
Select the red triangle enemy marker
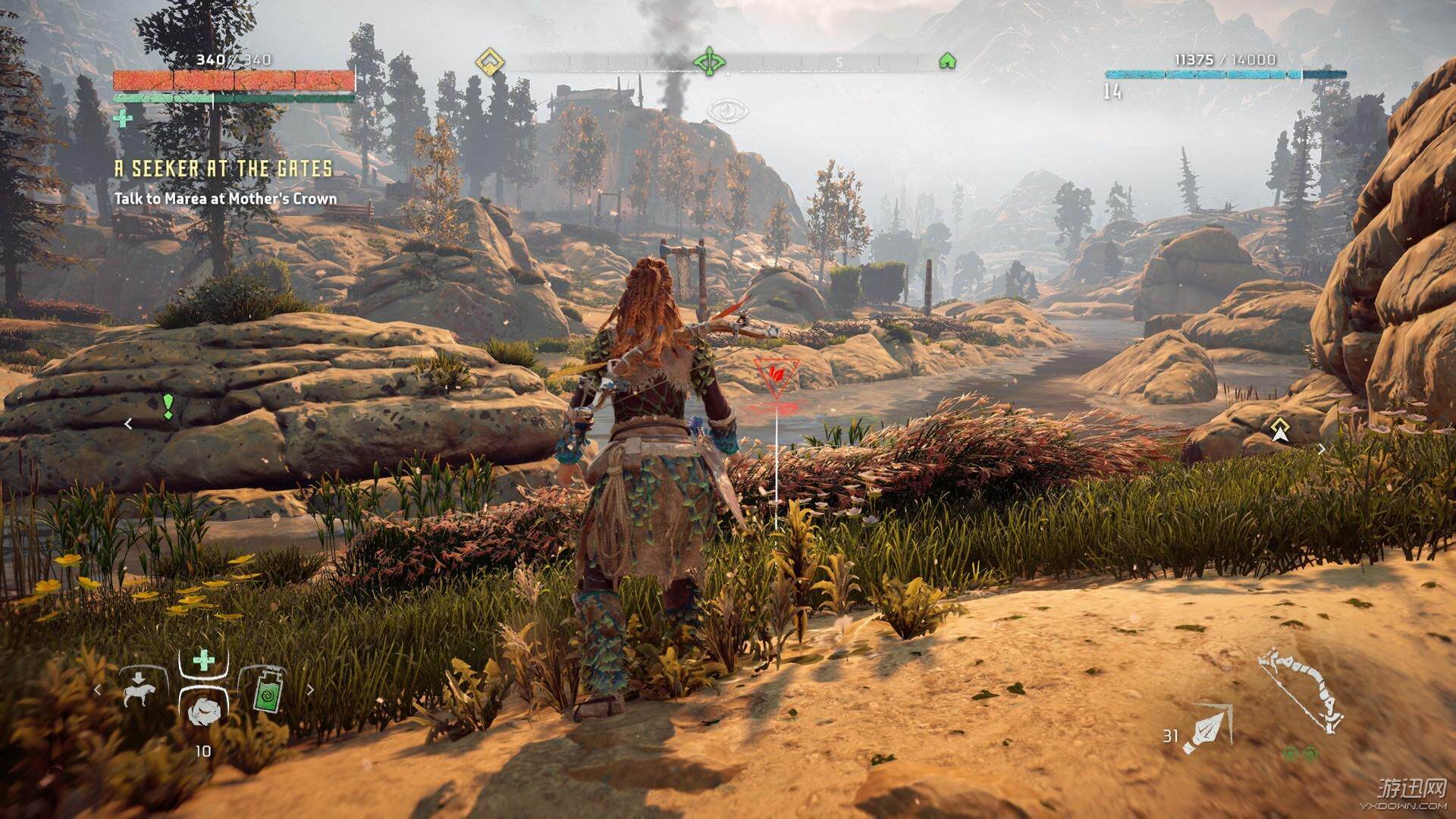coord(775,378)
